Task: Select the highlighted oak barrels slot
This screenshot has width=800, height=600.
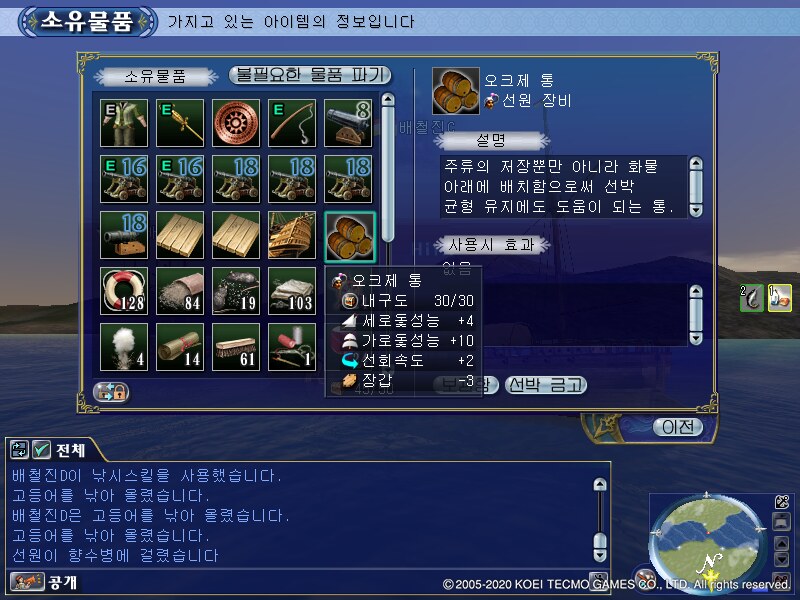Action: pos(349,236)
